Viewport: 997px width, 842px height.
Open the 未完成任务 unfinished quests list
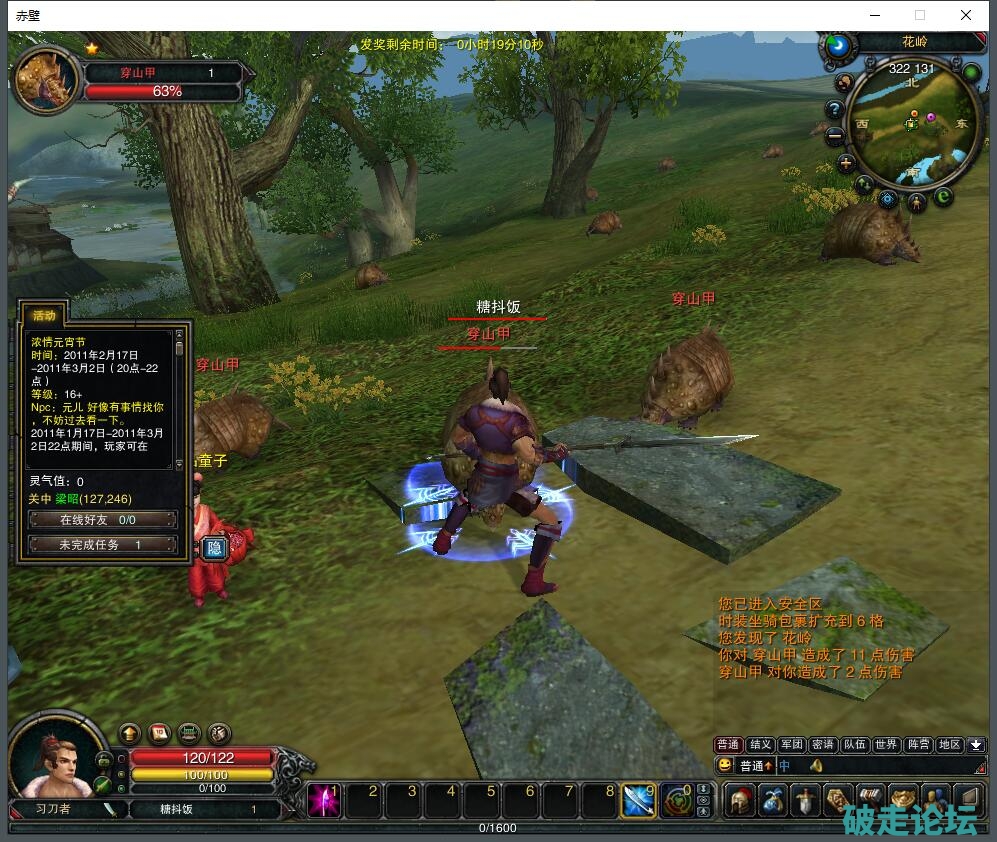point(102,545)
